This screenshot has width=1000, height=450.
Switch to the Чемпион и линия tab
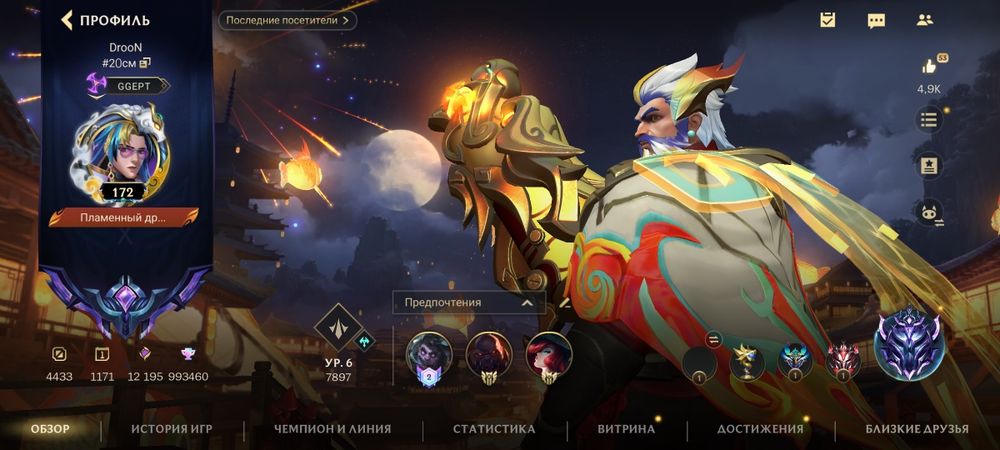[x=332, y=429]
